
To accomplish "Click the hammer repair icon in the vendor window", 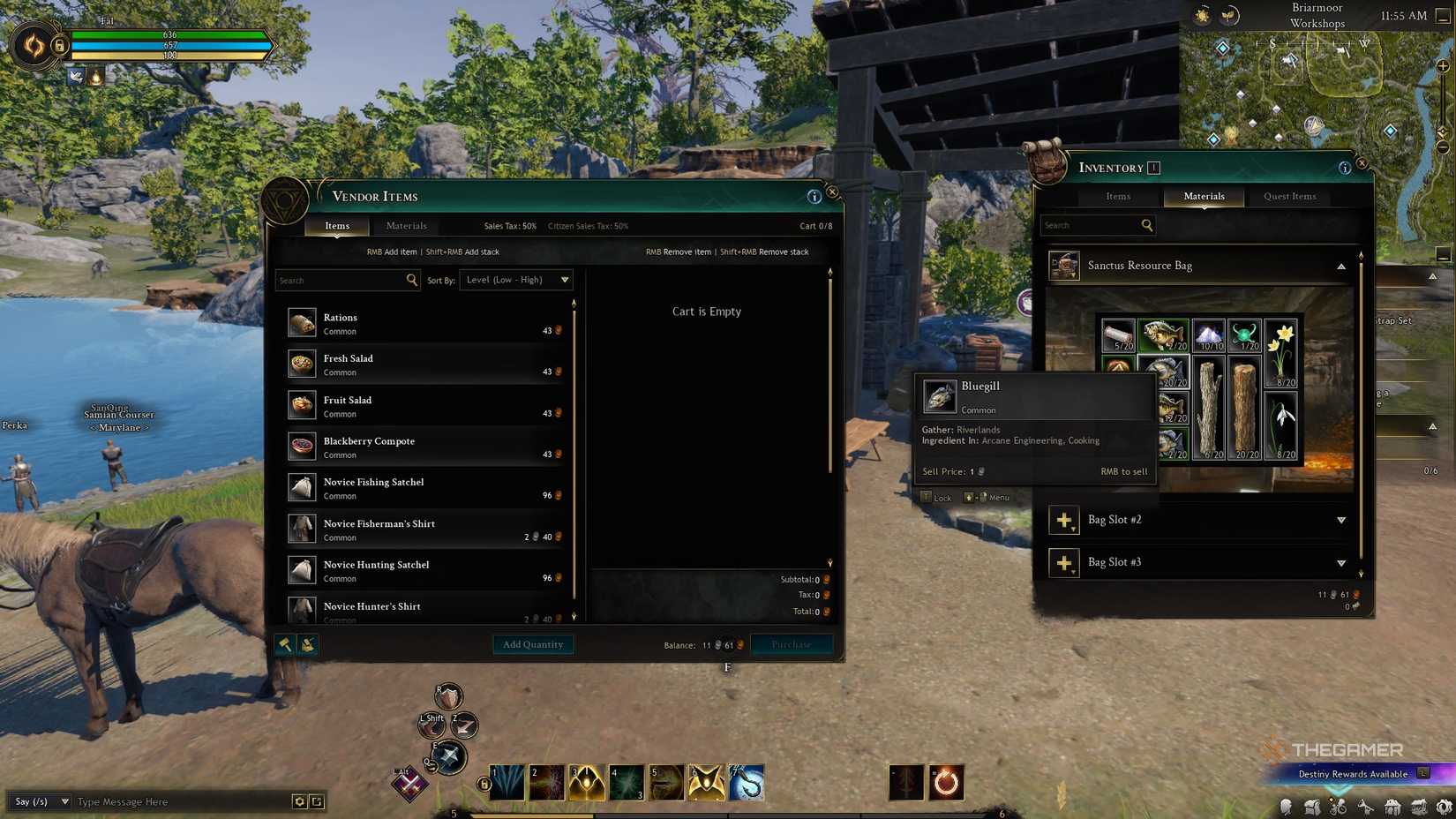I will click(284, 644).
